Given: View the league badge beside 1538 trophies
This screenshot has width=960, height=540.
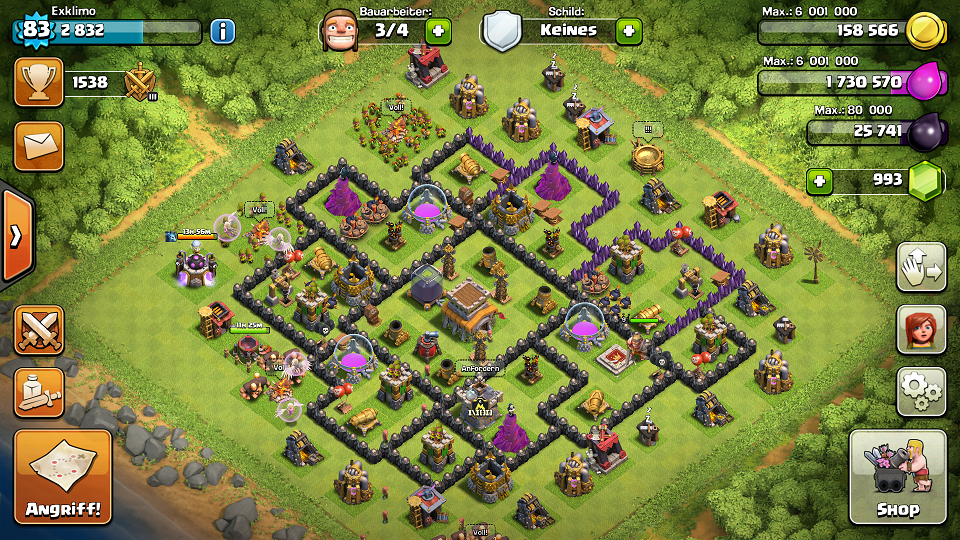Looking at the screenshot, I should click(141, 83).
